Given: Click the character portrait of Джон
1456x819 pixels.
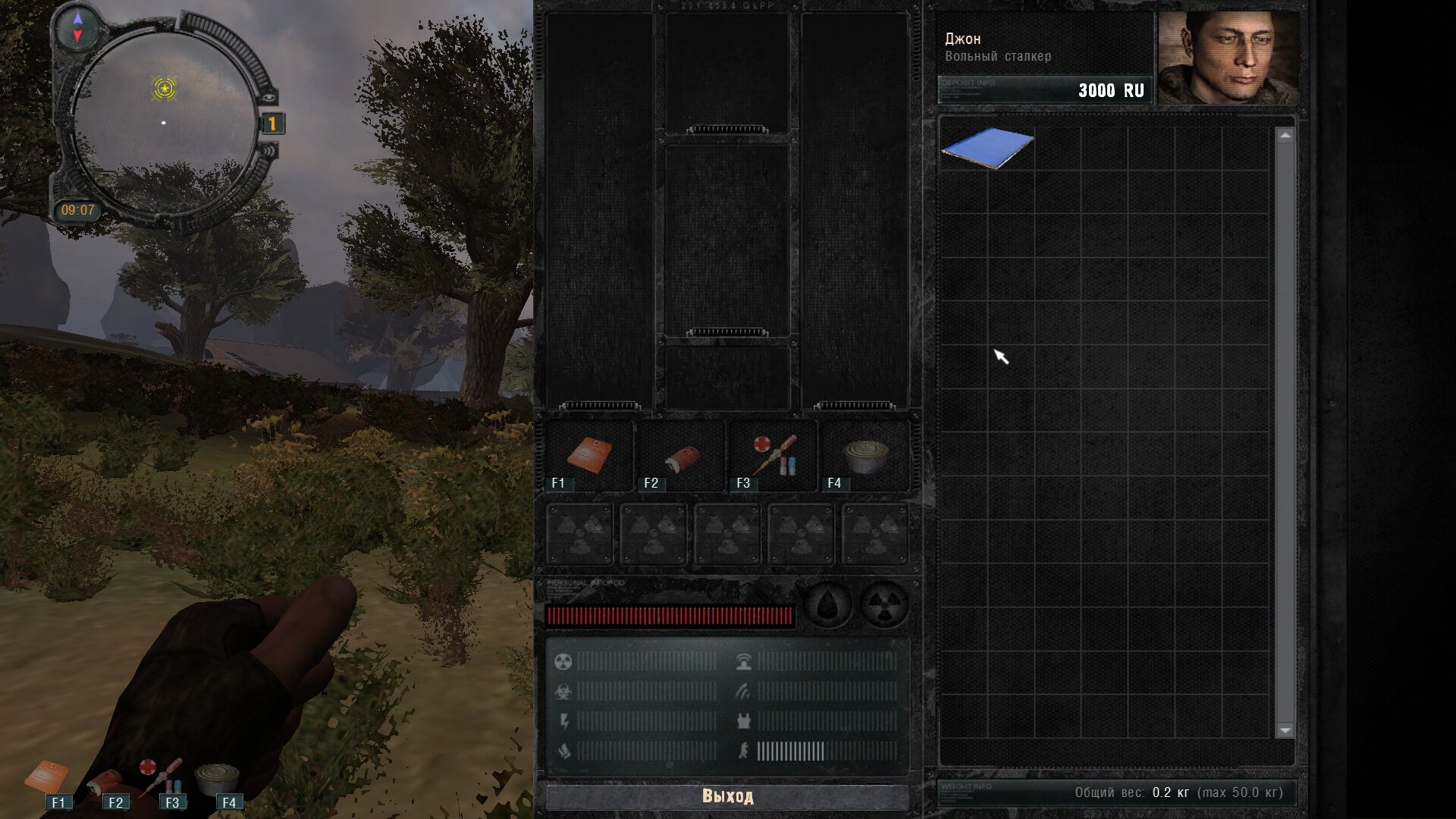Looking at the screenshot, I should [1228, 58].
